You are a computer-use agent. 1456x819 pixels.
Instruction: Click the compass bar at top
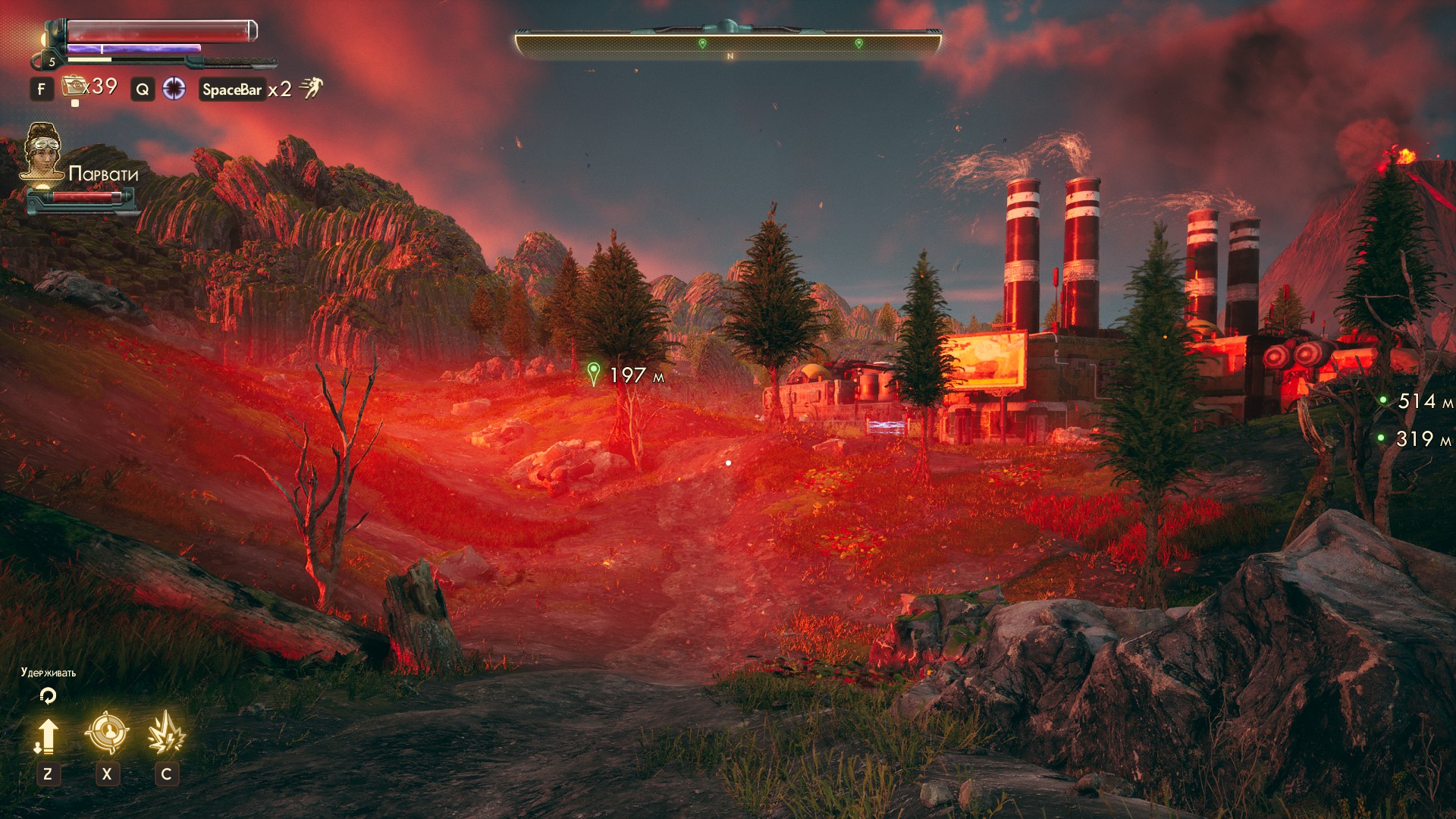pyautogui.click(x=728, y=45)
